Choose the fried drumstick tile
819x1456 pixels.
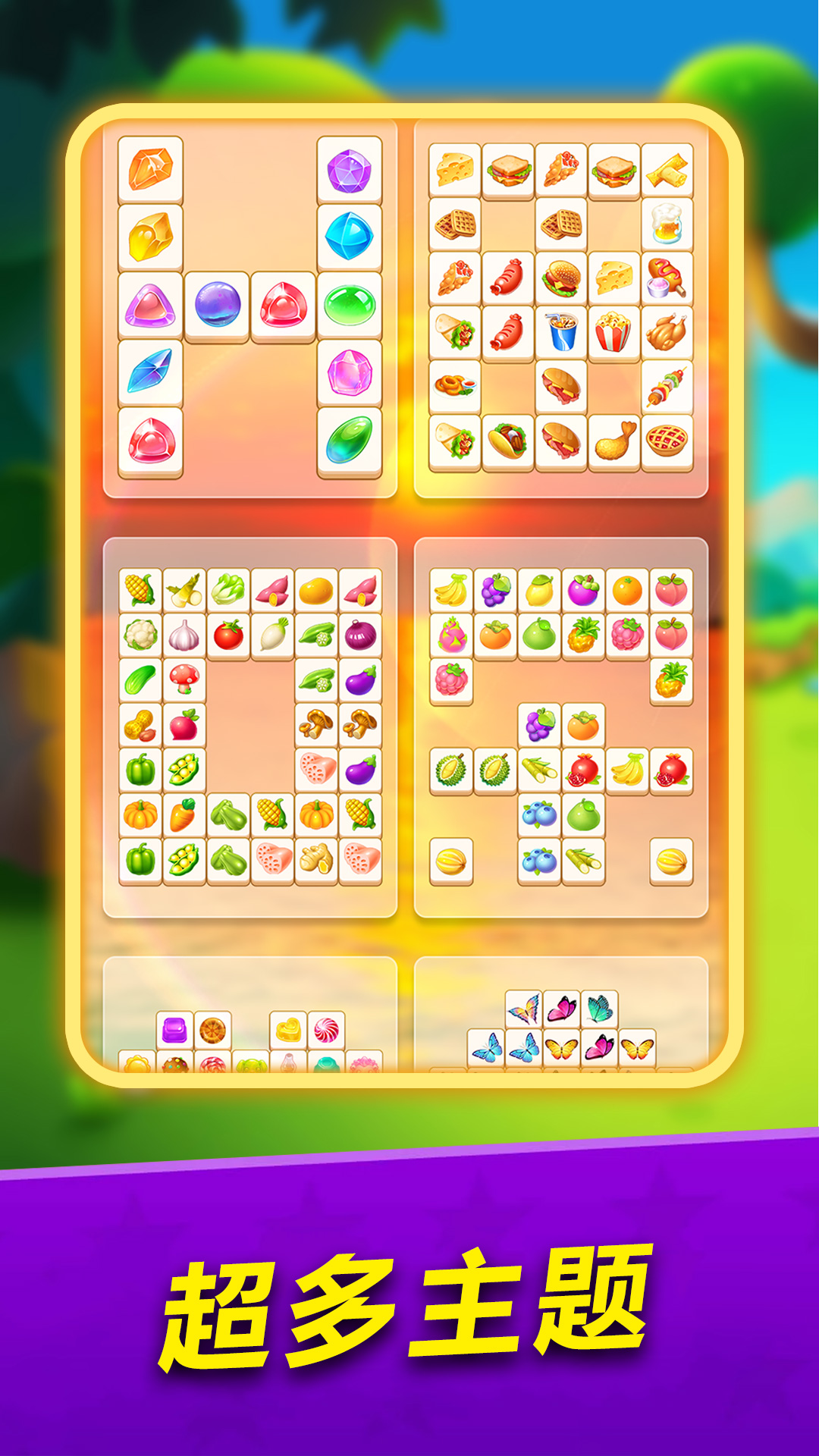[613, 441]
